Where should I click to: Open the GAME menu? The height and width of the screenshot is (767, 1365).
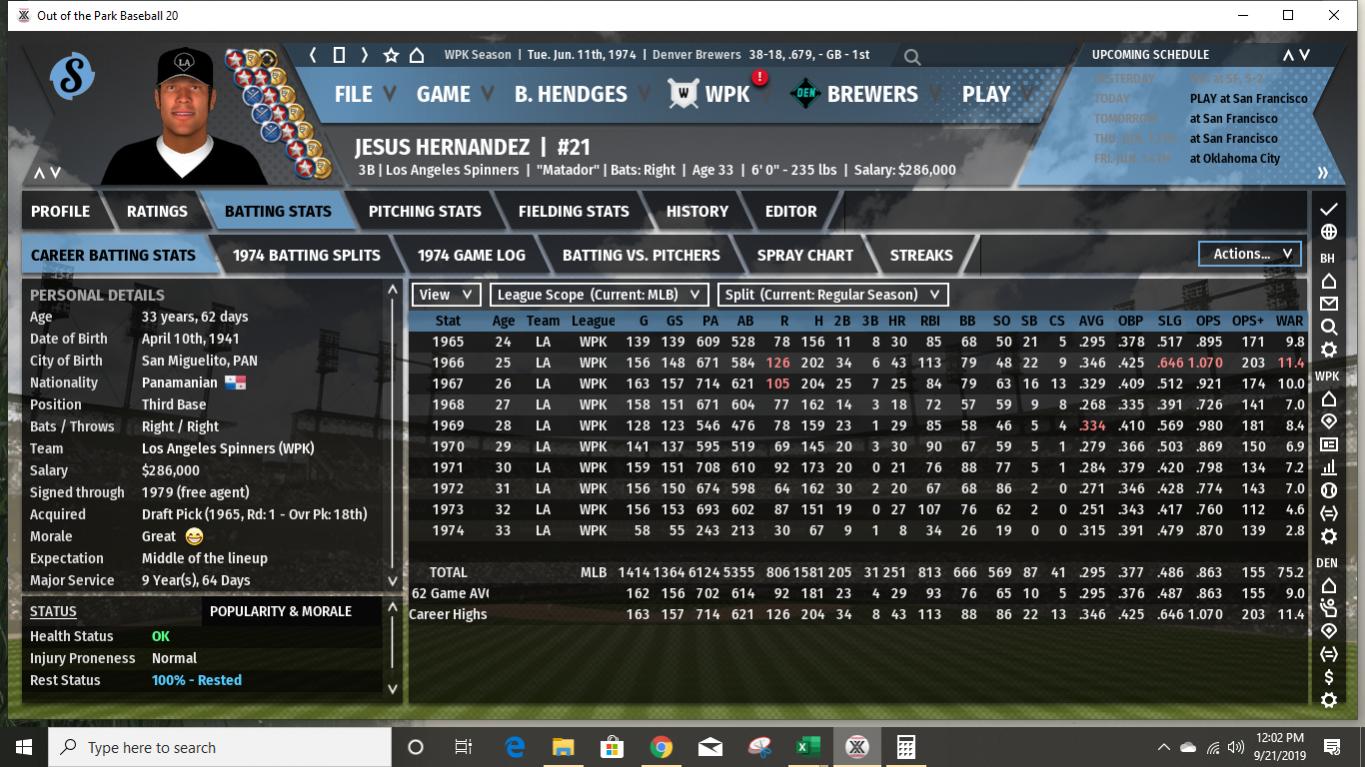444,95
